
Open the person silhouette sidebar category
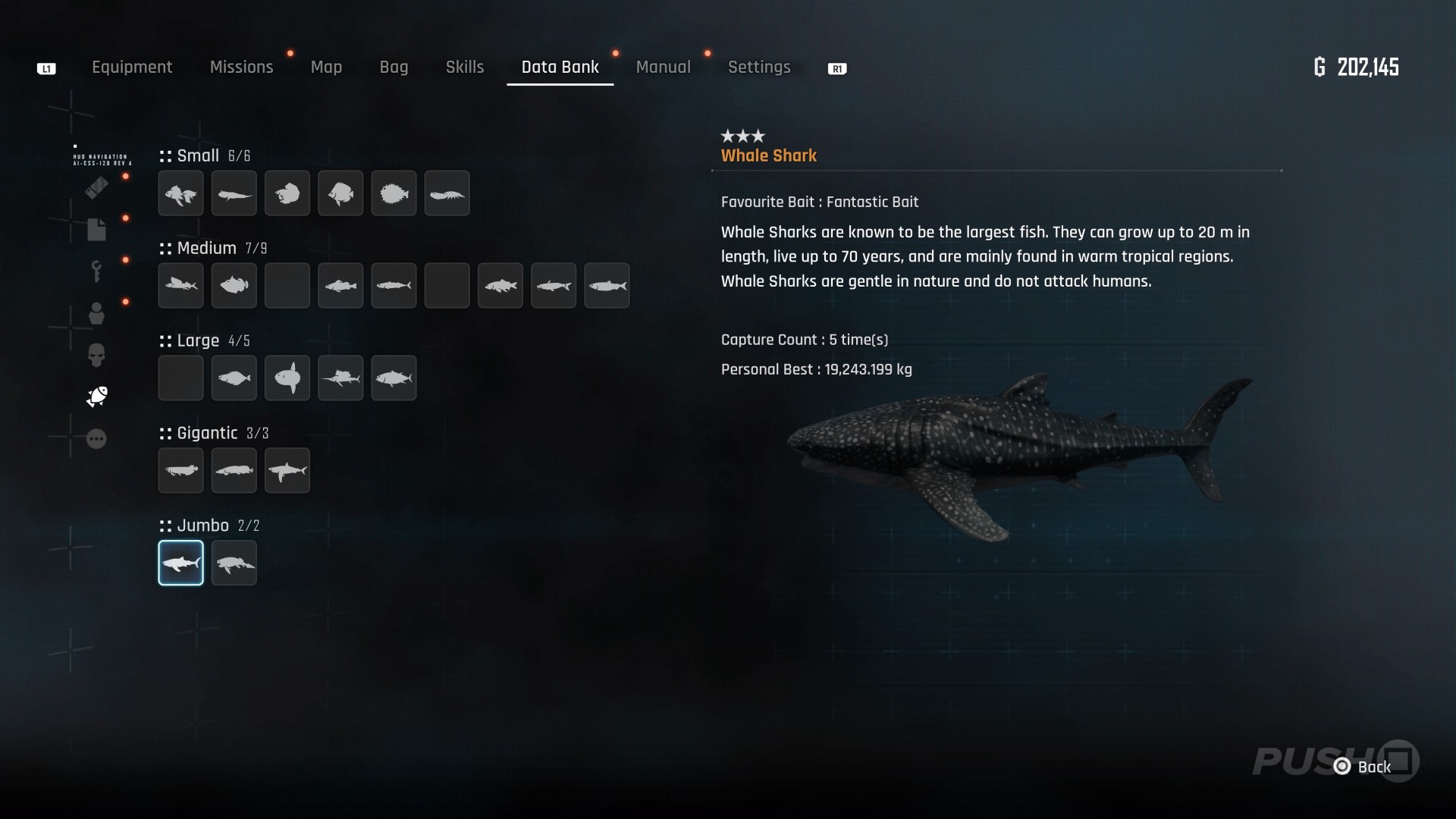pyautogui.click(x=96, y=313)
